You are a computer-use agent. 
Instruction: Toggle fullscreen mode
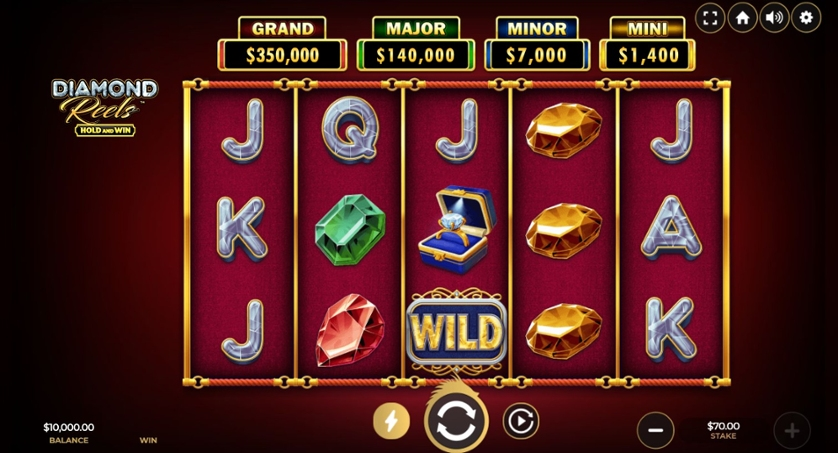pyautogui.click(x=710, y=17)
